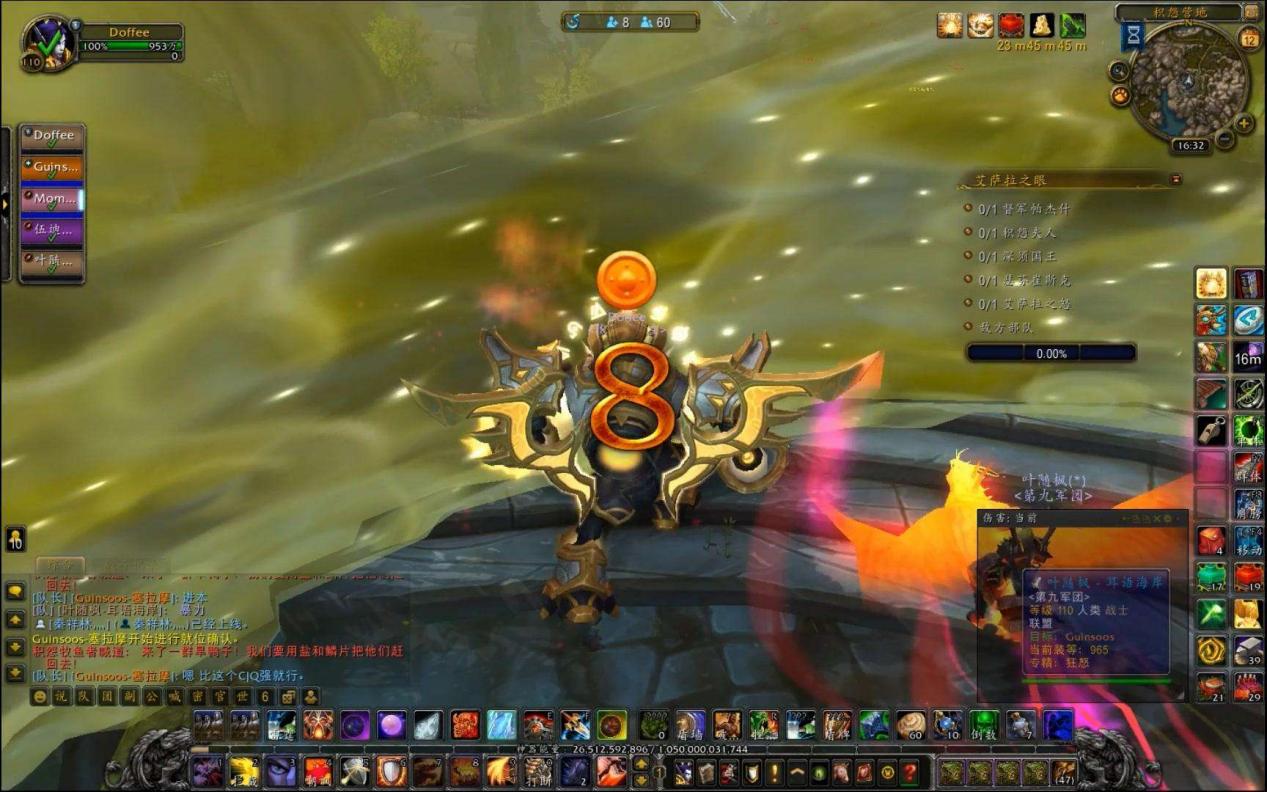Click the orange paw print minimap button
1267x792 pixels.
(x=1121, y=96)
